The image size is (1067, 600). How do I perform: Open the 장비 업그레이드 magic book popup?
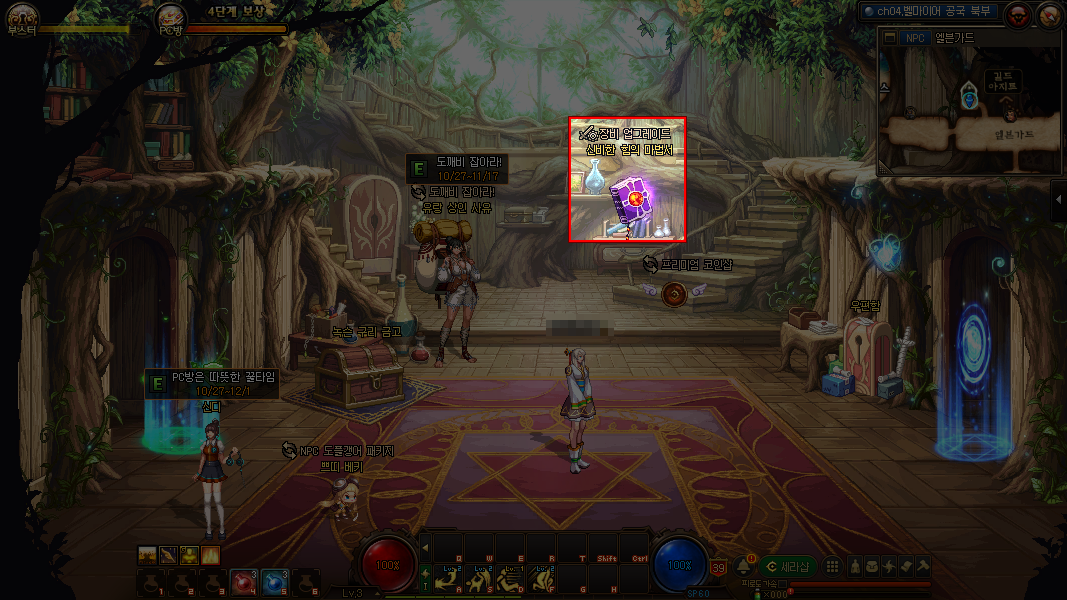tap(627, 180)
